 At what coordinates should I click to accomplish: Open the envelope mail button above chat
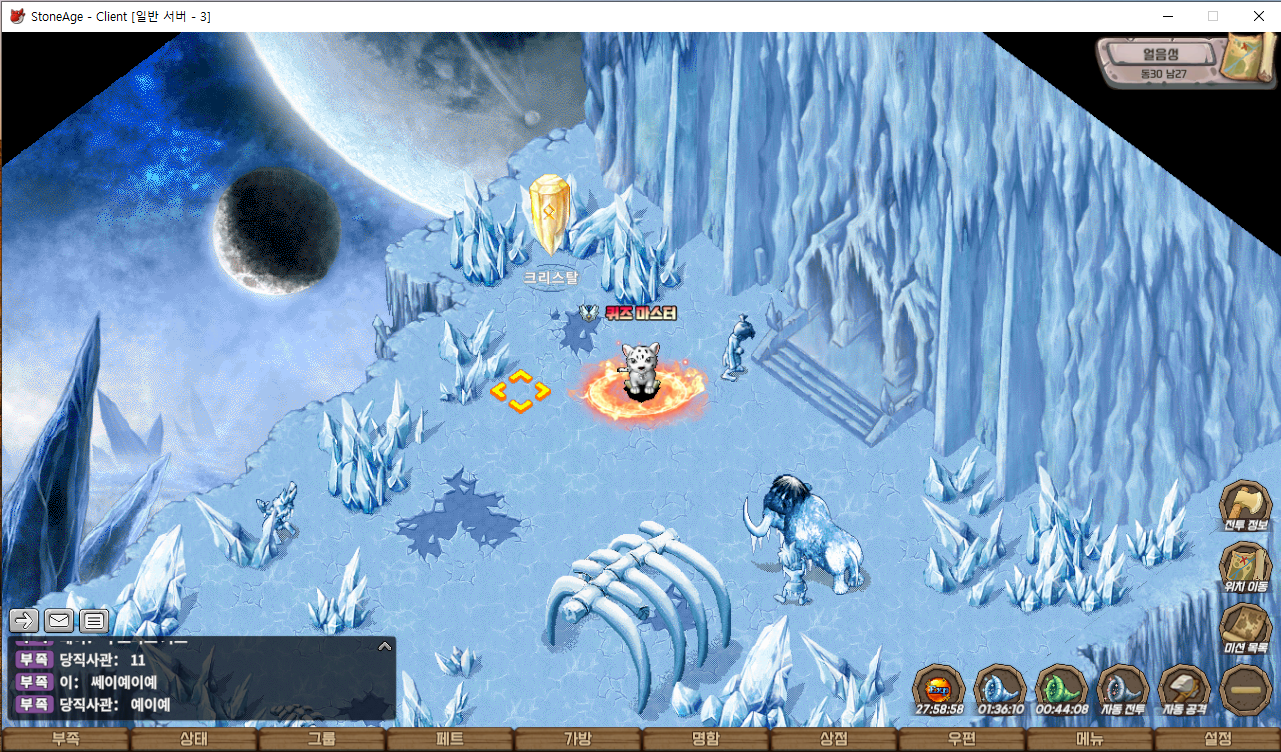[59, 620]
